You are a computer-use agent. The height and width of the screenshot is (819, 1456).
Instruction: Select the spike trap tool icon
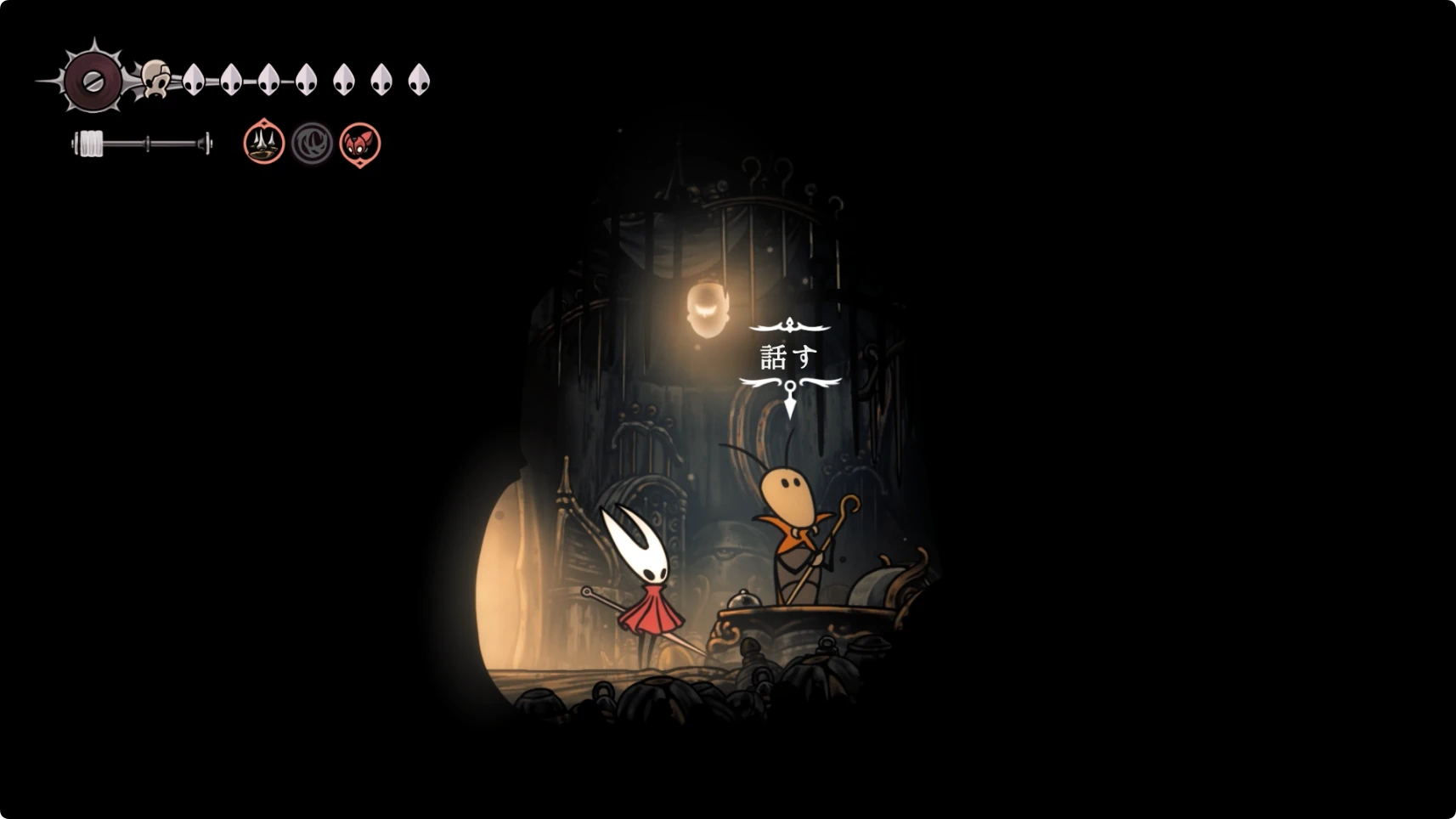263,143
